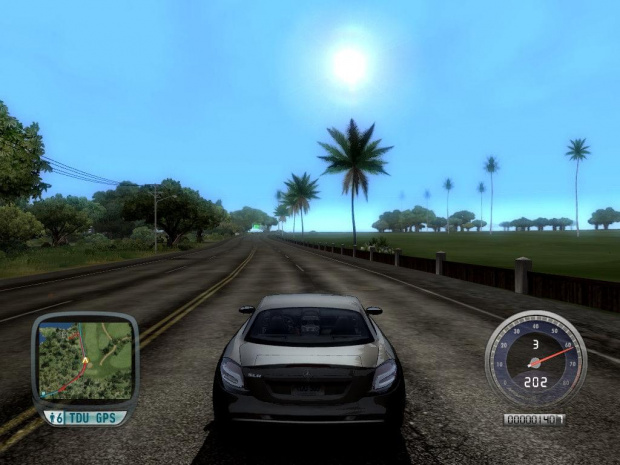
Task: Click the TDU GPS label bar
Action: point(93,417)
